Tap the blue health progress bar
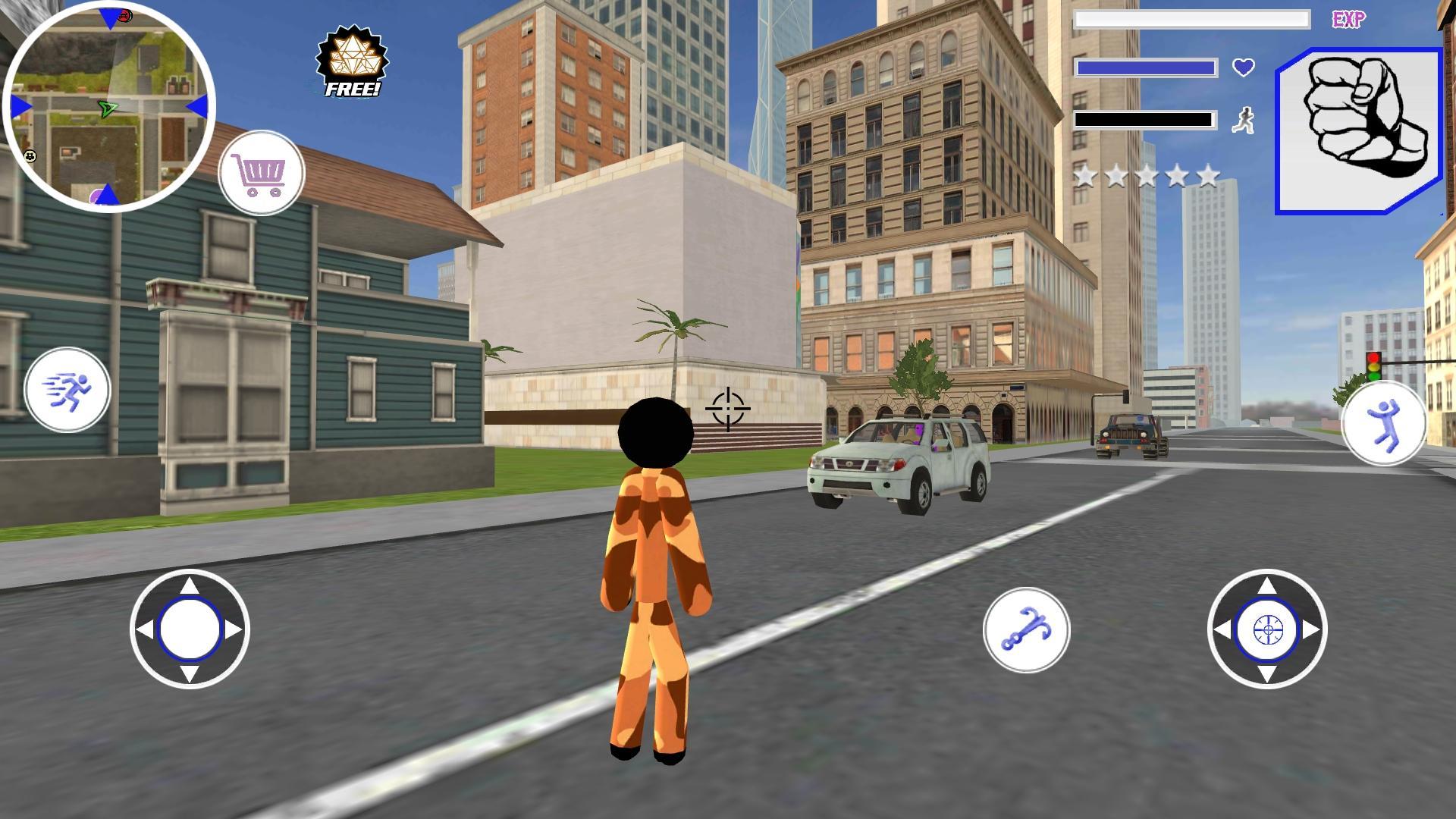The height and width of the screenshot is (819, 1456). pos(1144,67)
